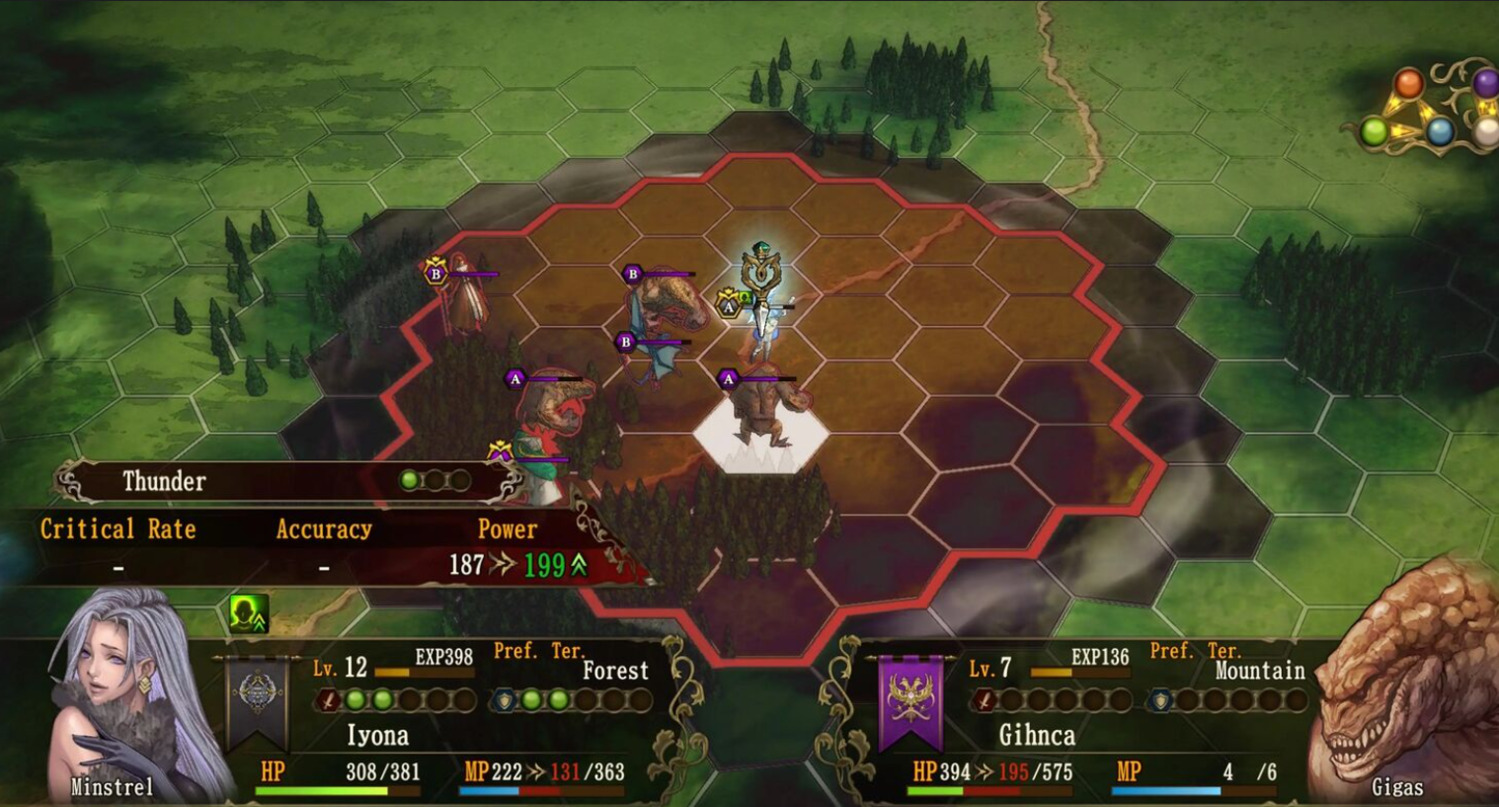The height and width of the screenshot is (807, 1499).
Task: View the Gigas monster portrait
Action: [x=1405, y=680]
